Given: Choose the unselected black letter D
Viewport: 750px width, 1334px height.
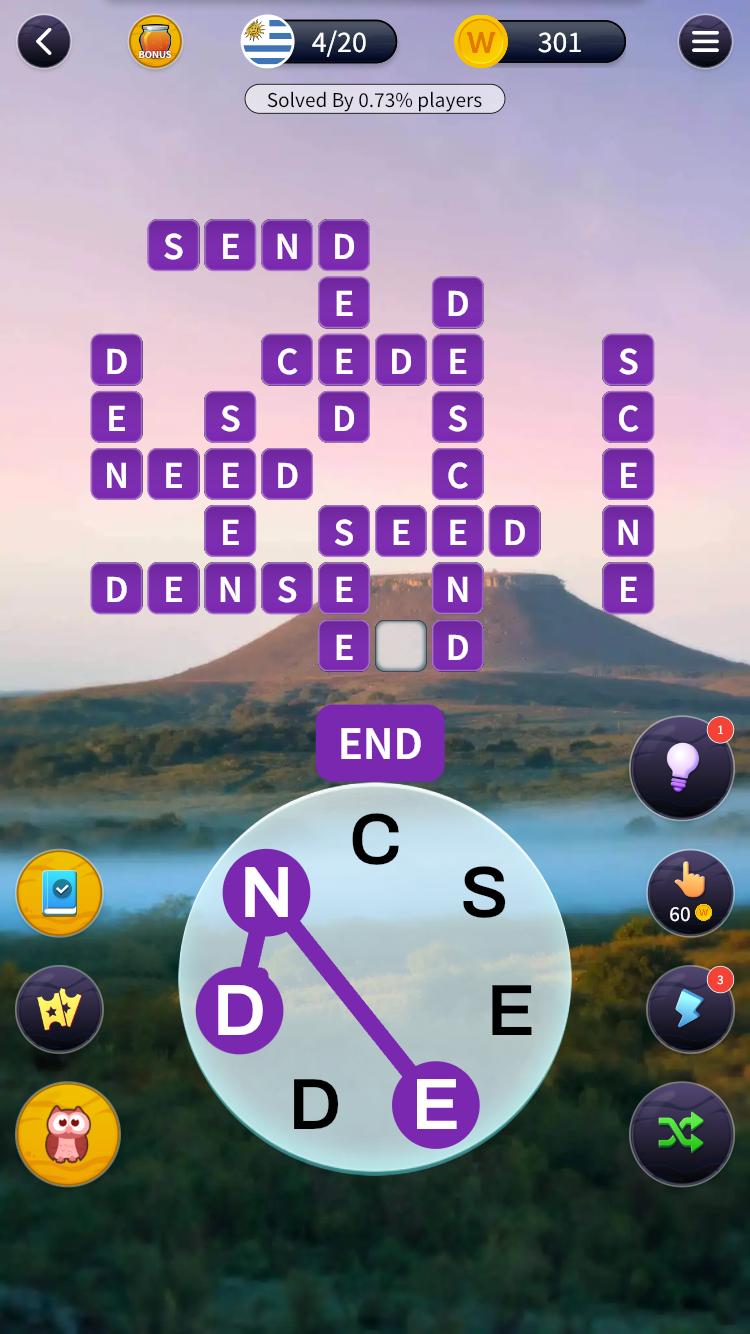Looking at the screenshot, I should pos(315,1105).
